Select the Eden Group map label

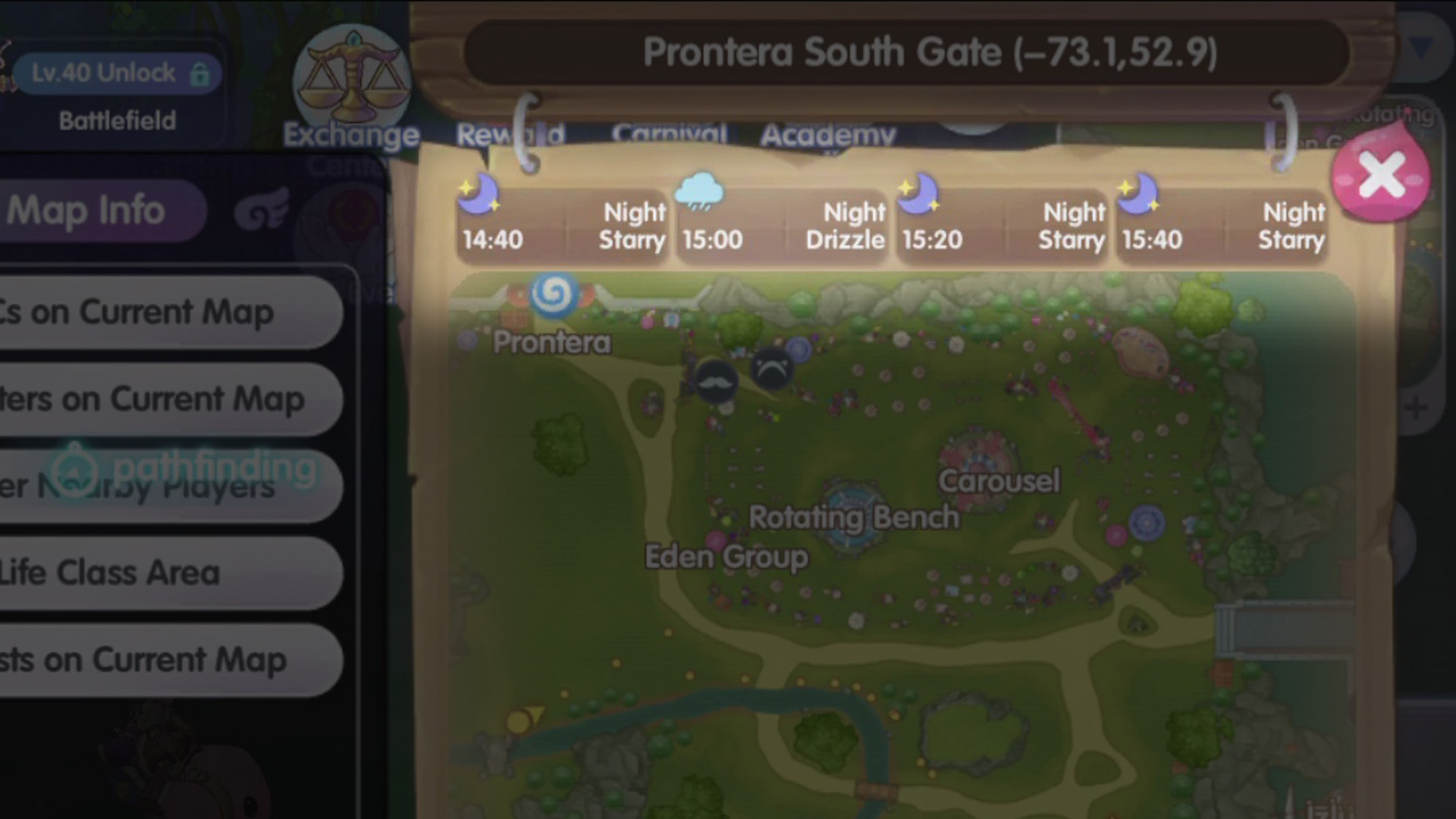(x=726, y=557)
